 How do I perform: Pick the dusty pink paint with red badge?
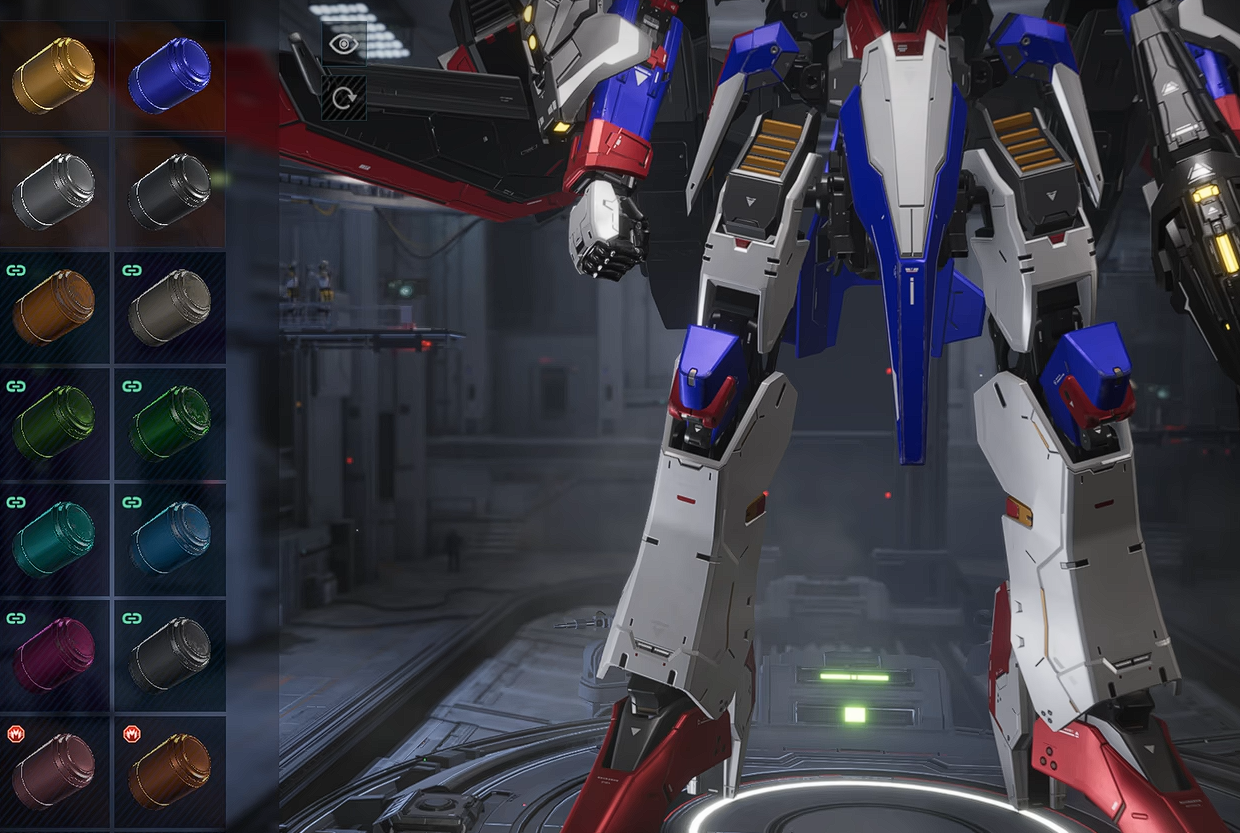click(54, 771)
